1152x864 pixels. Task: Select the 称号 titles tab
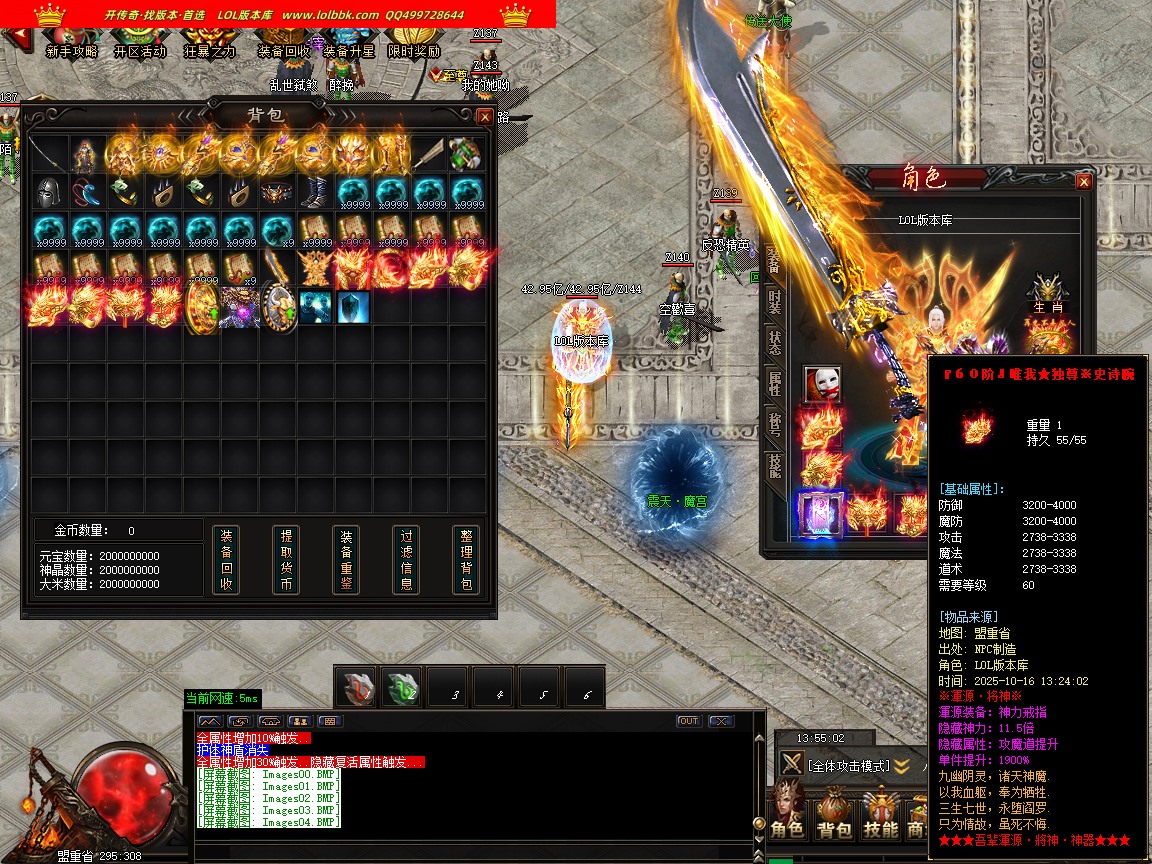(774, 424)
